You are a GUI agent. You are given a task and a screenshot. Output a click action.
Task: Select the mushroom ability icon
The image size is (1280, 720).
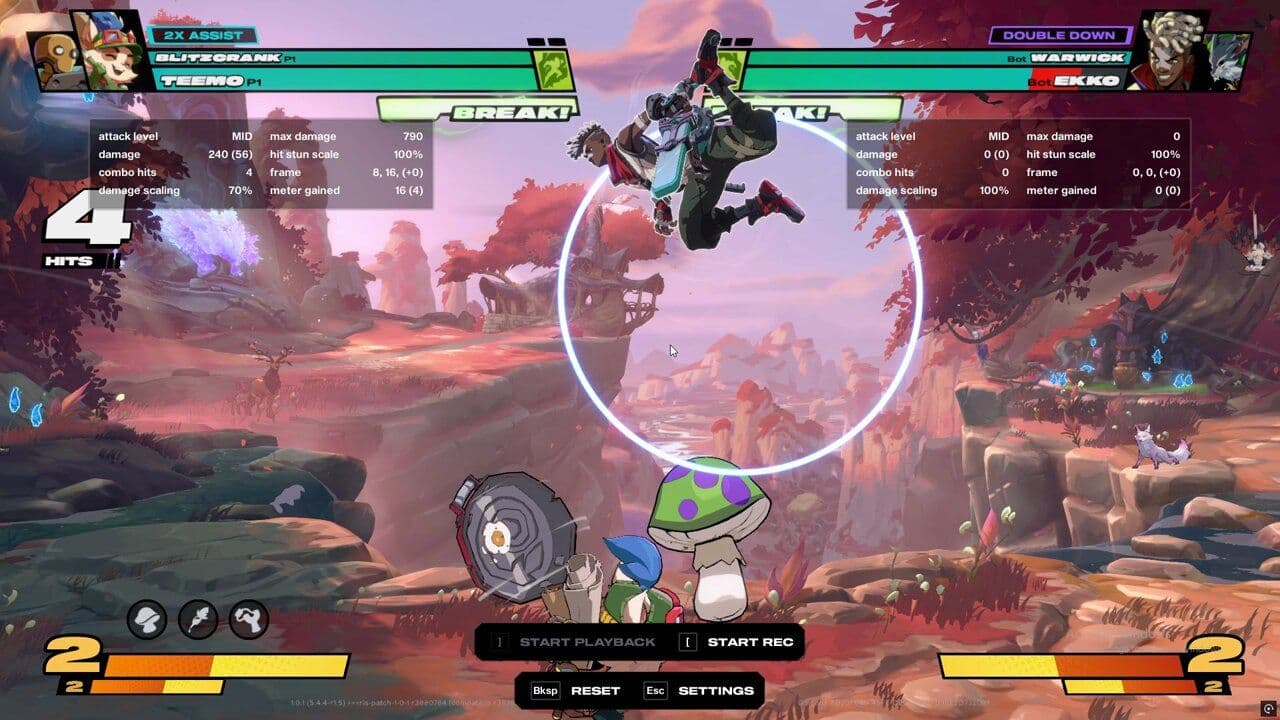(x=147, y=620)
